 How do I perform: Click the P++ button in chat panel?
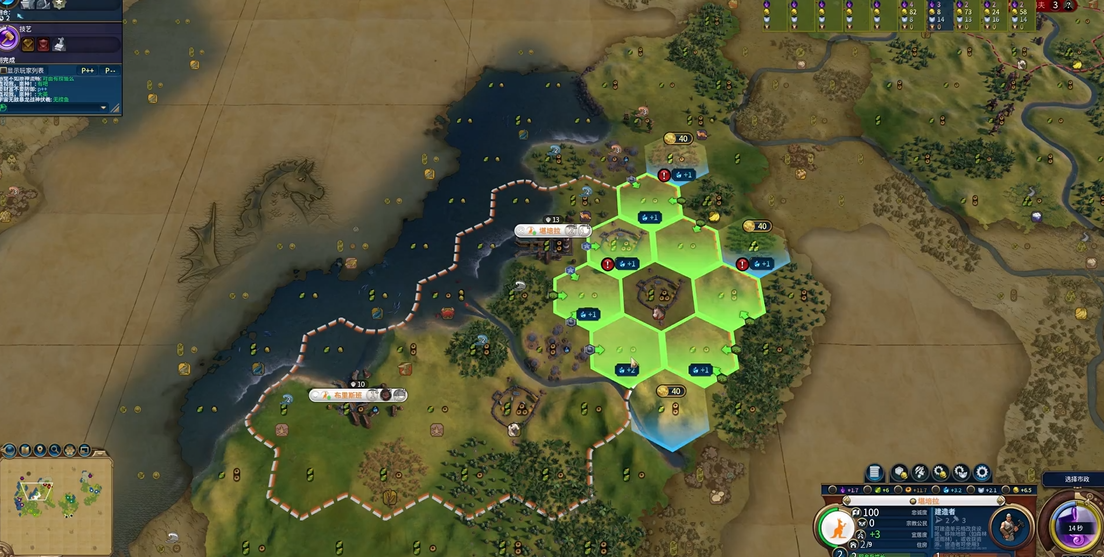pyautogui.click(x=88, y=70)
